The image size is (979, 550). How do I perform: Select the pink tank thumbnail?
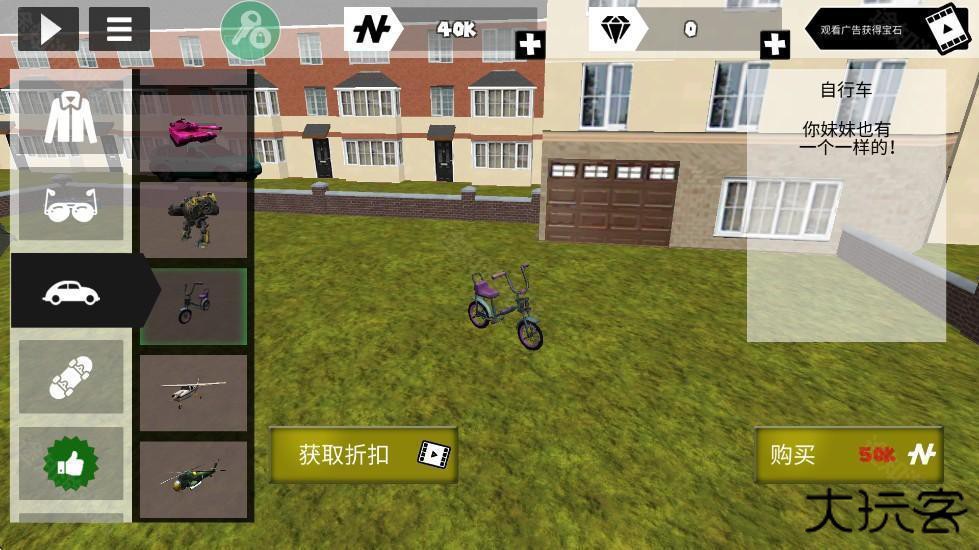(193, 133)
